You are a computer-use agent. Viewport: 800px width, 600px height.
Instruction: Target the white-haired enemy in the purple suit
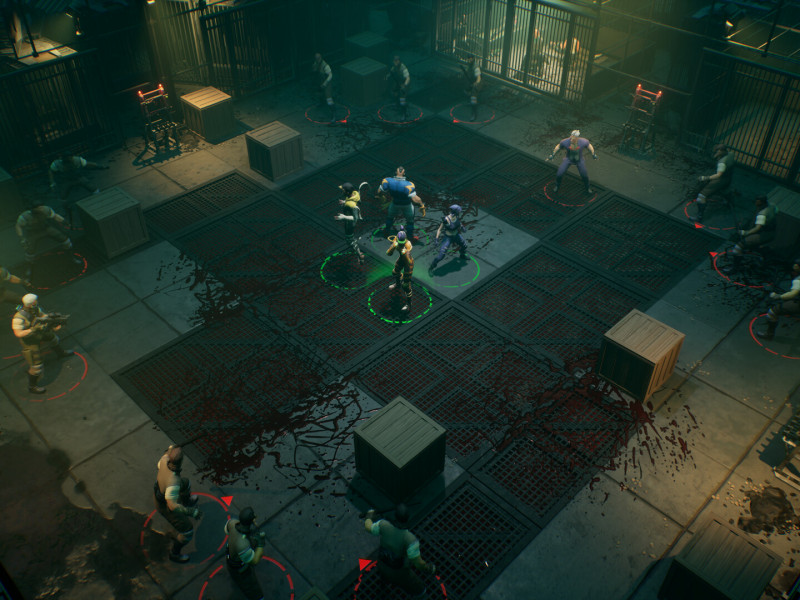572,158
